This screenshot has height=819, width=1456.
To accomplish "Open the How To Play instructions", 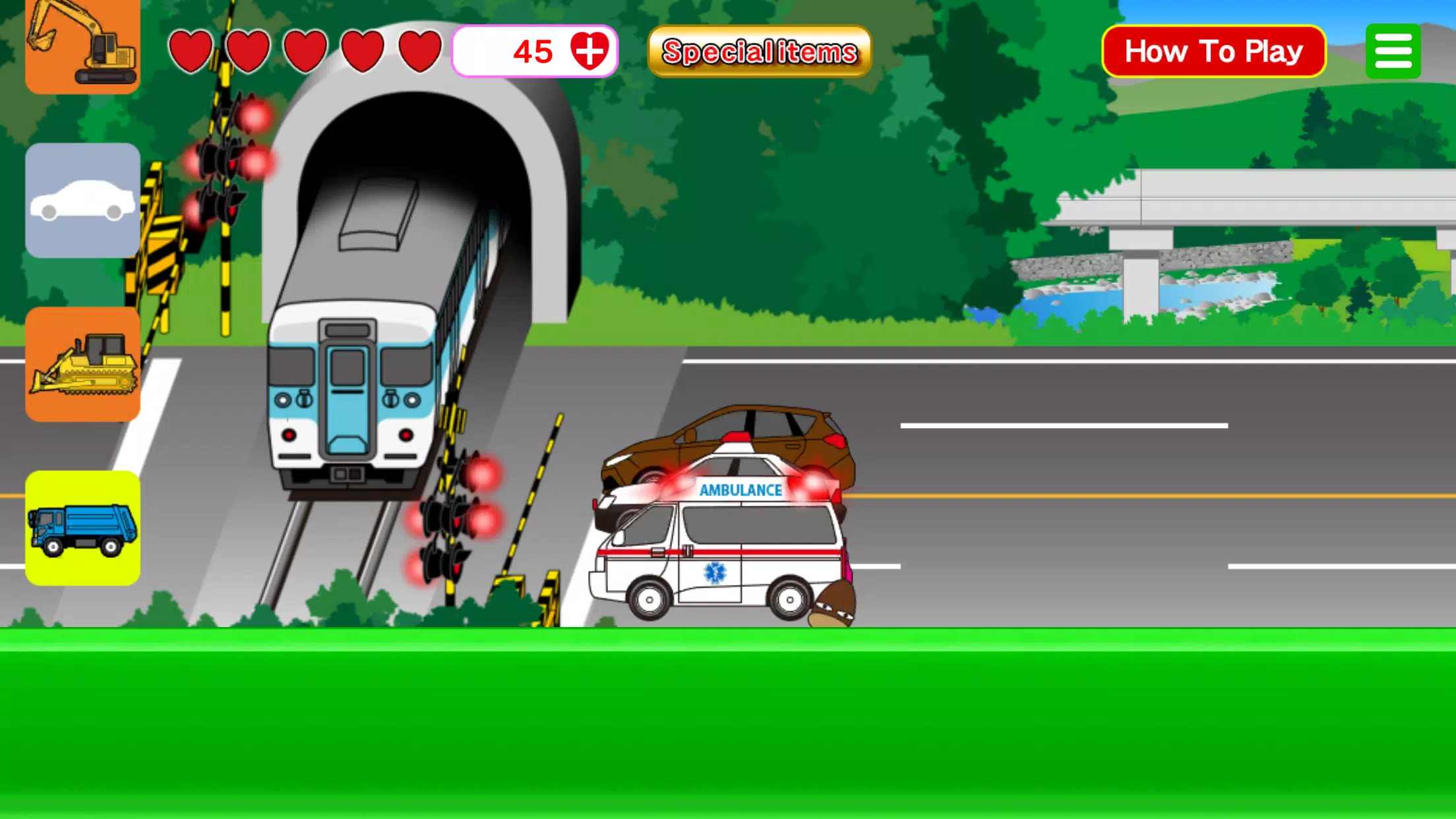I will [1213, 51].
